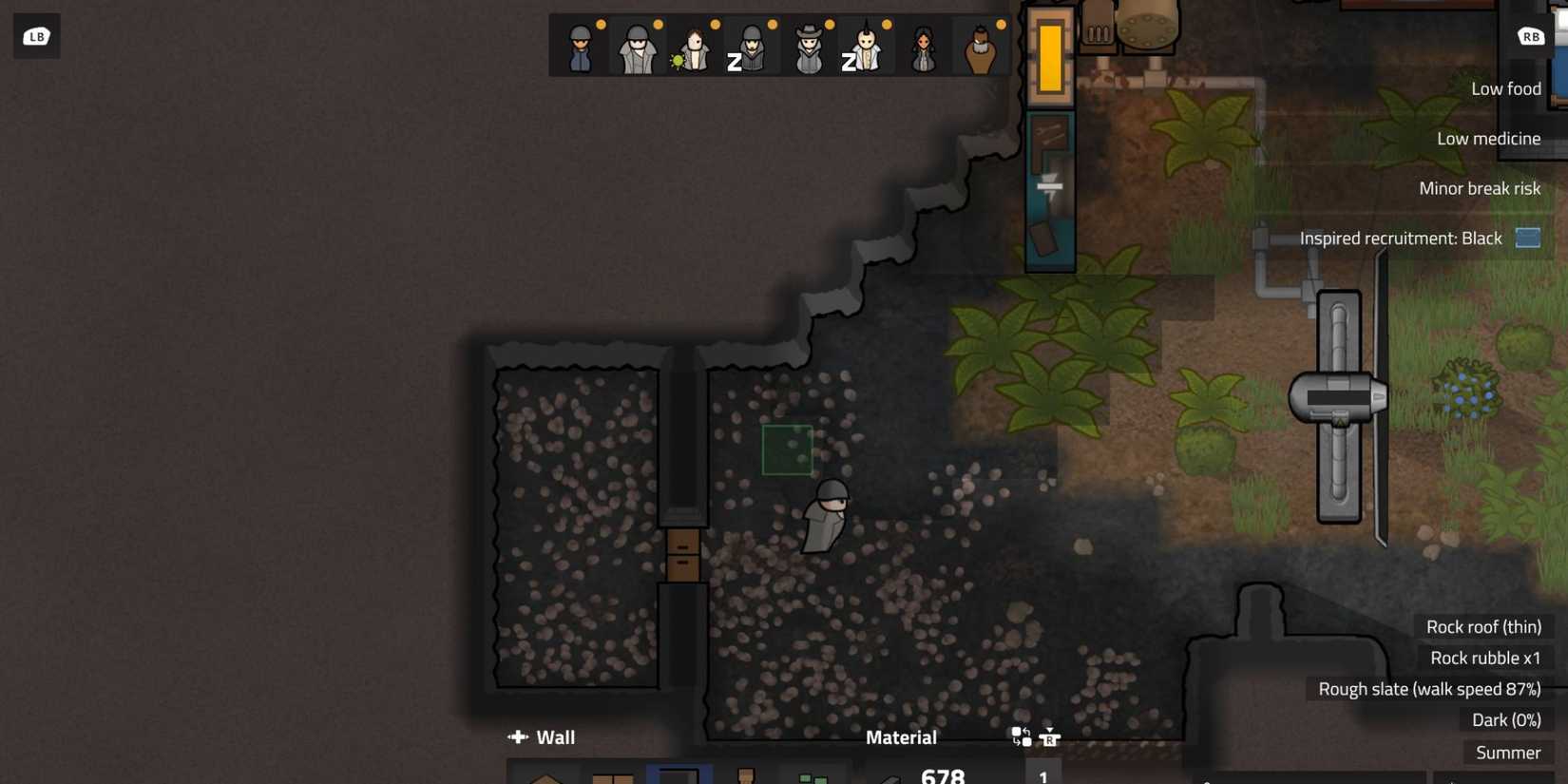Click the 678 material count display
The width and height of the screenshot is (1568, 784).
(x=943, y=776)
